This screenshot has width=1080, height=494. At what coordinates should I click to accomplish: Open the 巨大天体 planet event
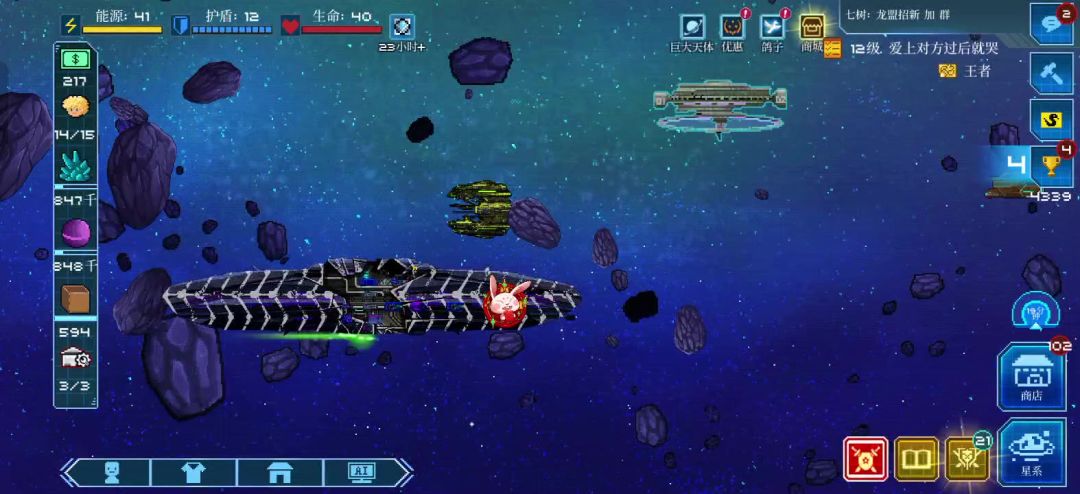pyautogui.click(x=692, y=27)
